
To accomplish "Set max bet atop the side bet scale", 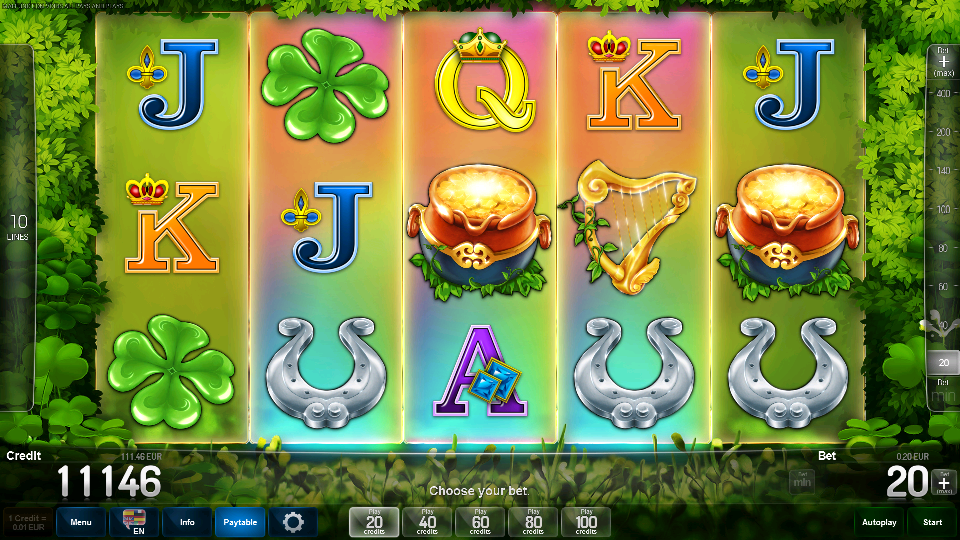I will point(942,61).
